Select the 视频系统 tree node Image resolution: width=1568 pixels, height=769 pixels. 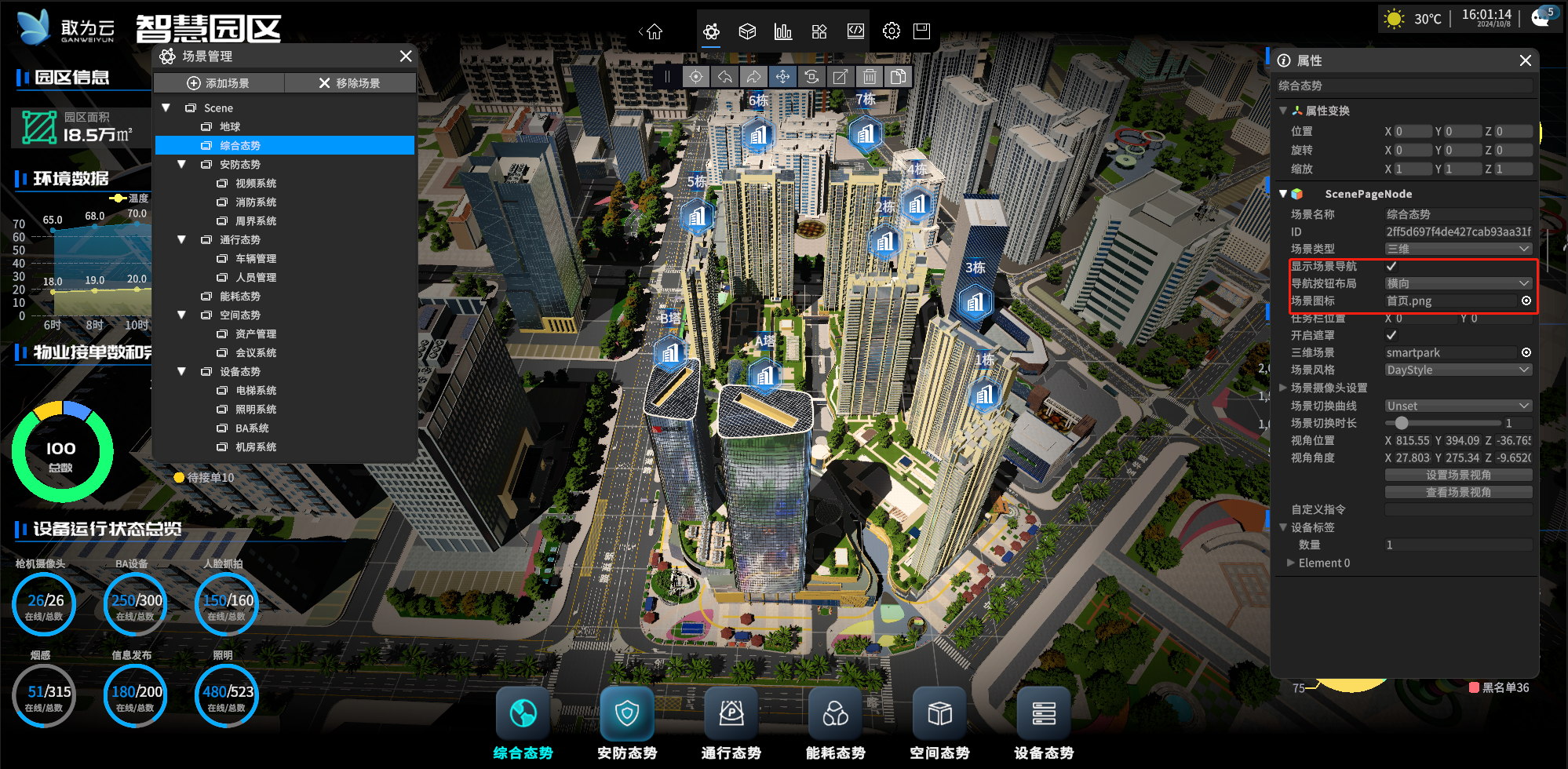click(255, 184)
